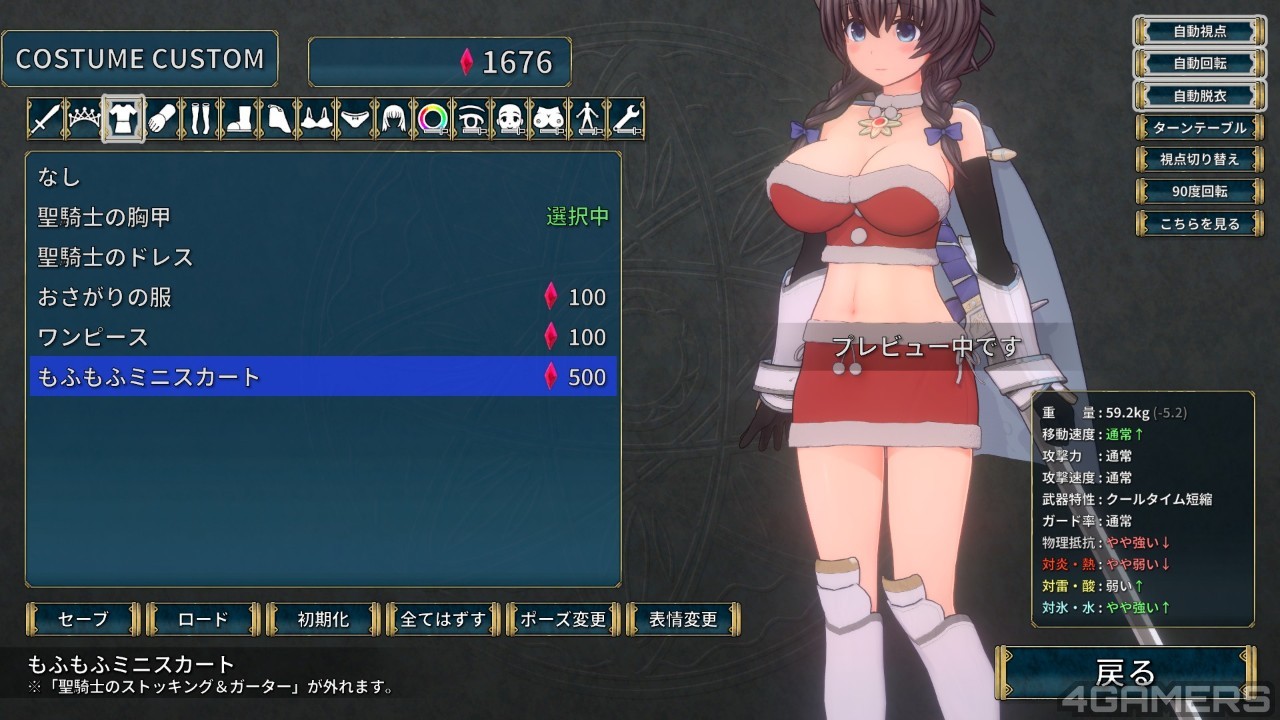Load a costume with ロード button
The image size is (1280, 720).
click(203, 619)
